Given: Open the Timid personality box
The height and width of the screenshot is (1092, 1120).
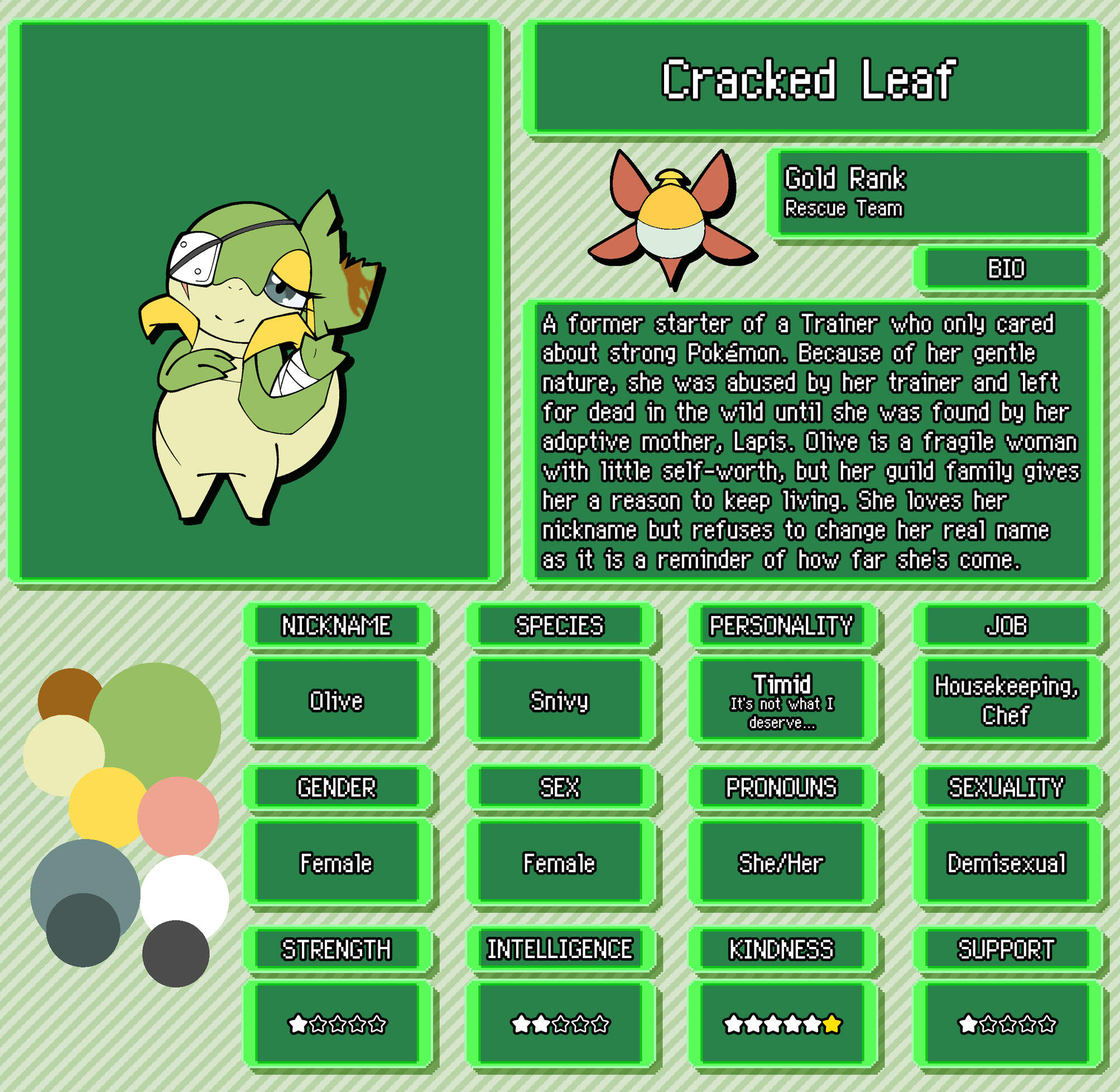Looking at the screenshot, I should (782, 700).
